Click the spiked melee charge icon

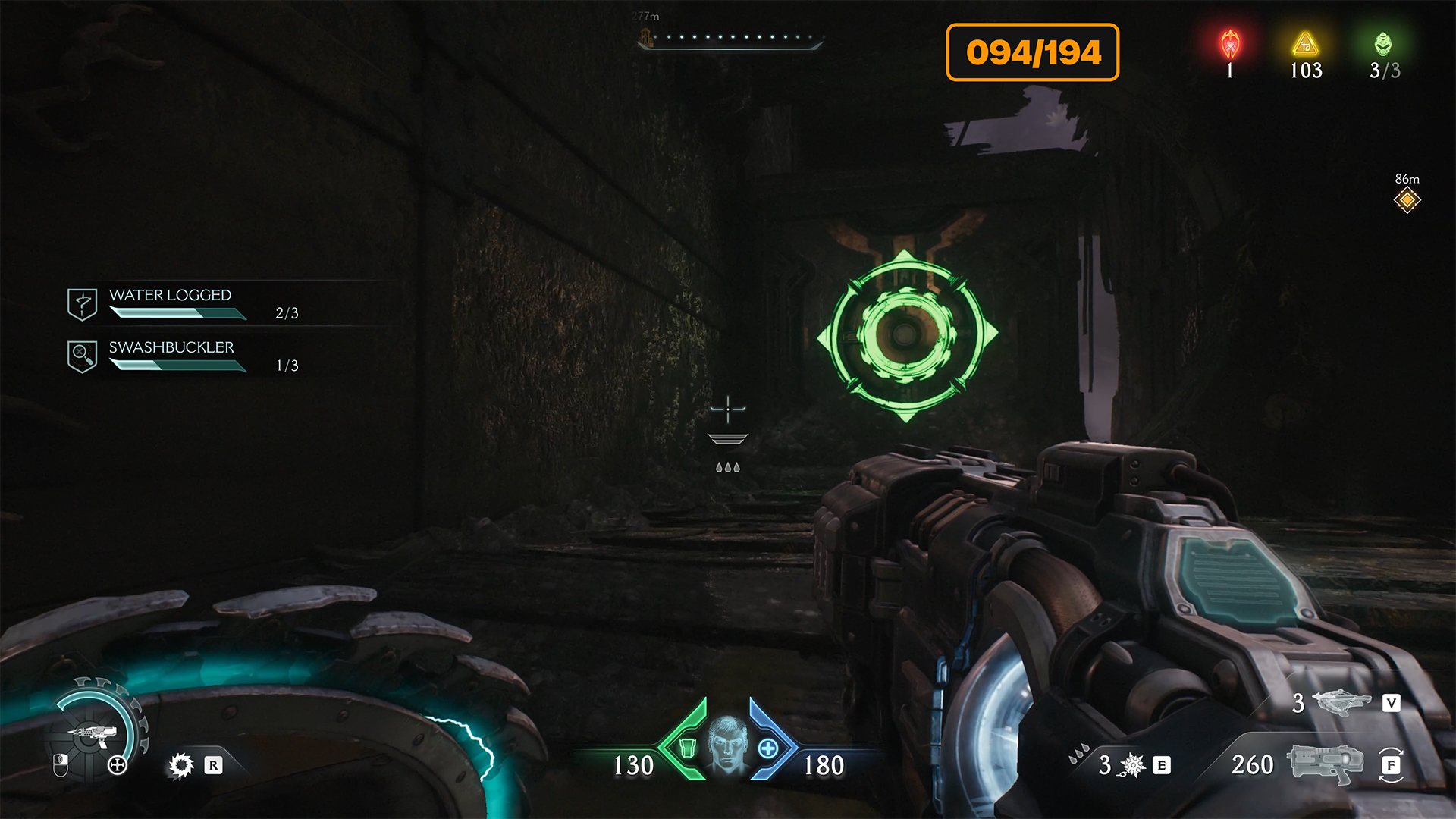coord(1132,765)
